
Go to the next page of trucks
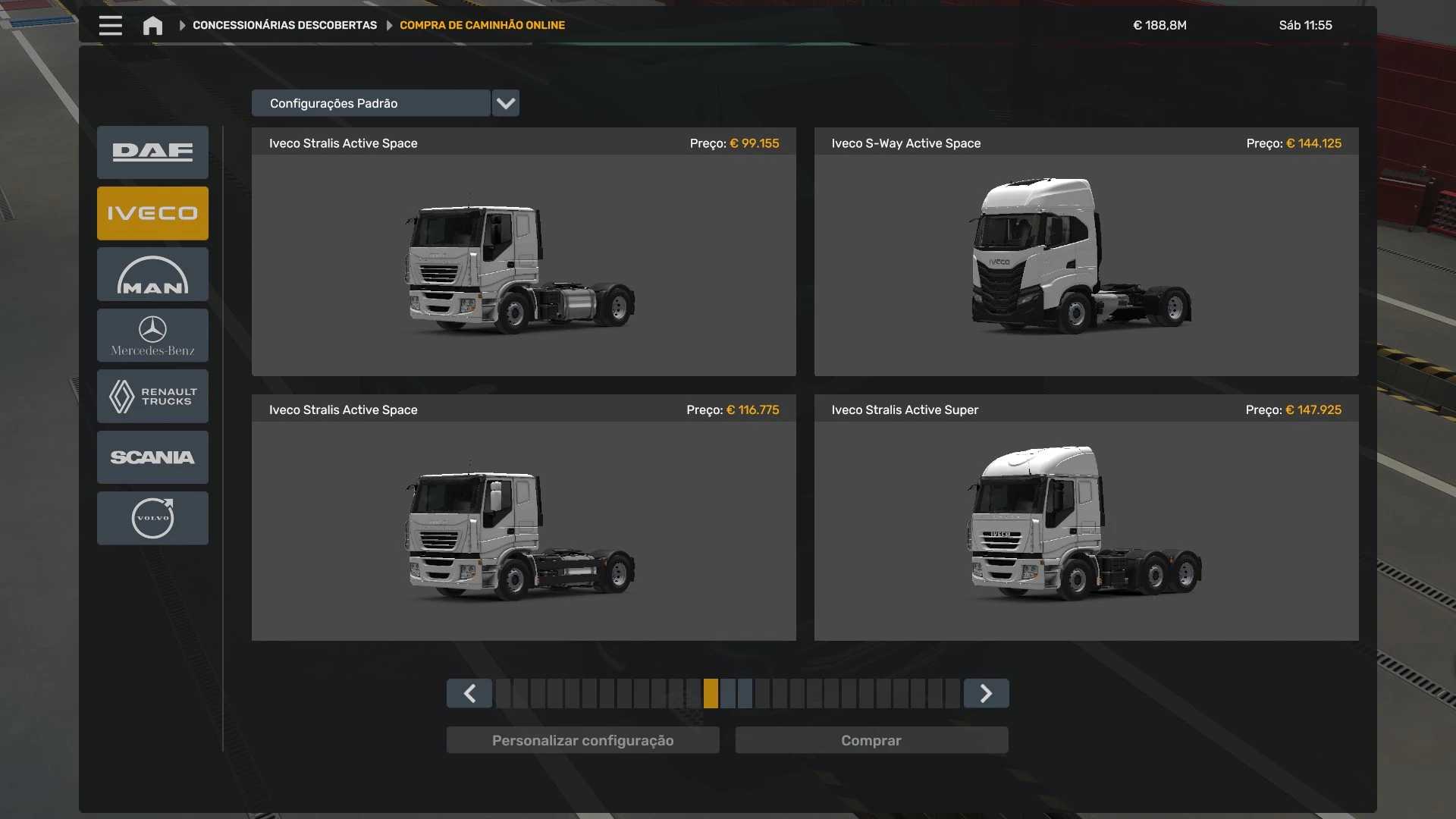(x=986, y=693)
